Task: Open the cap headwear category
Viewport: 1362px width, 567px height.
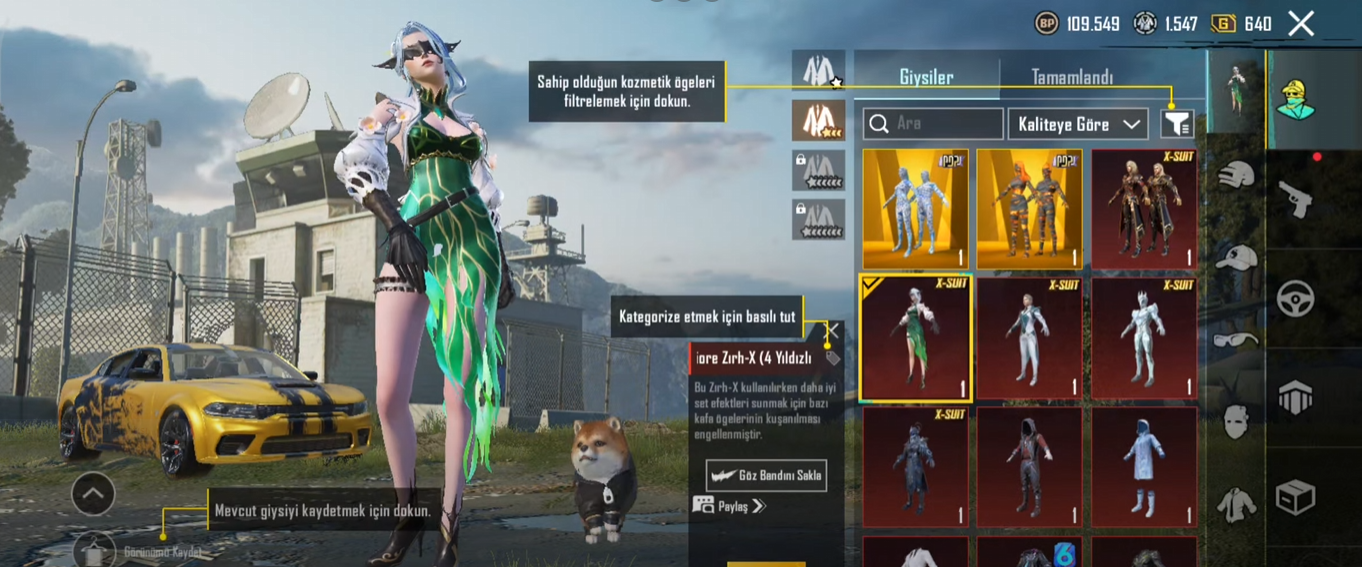Action: (1237, 258)
